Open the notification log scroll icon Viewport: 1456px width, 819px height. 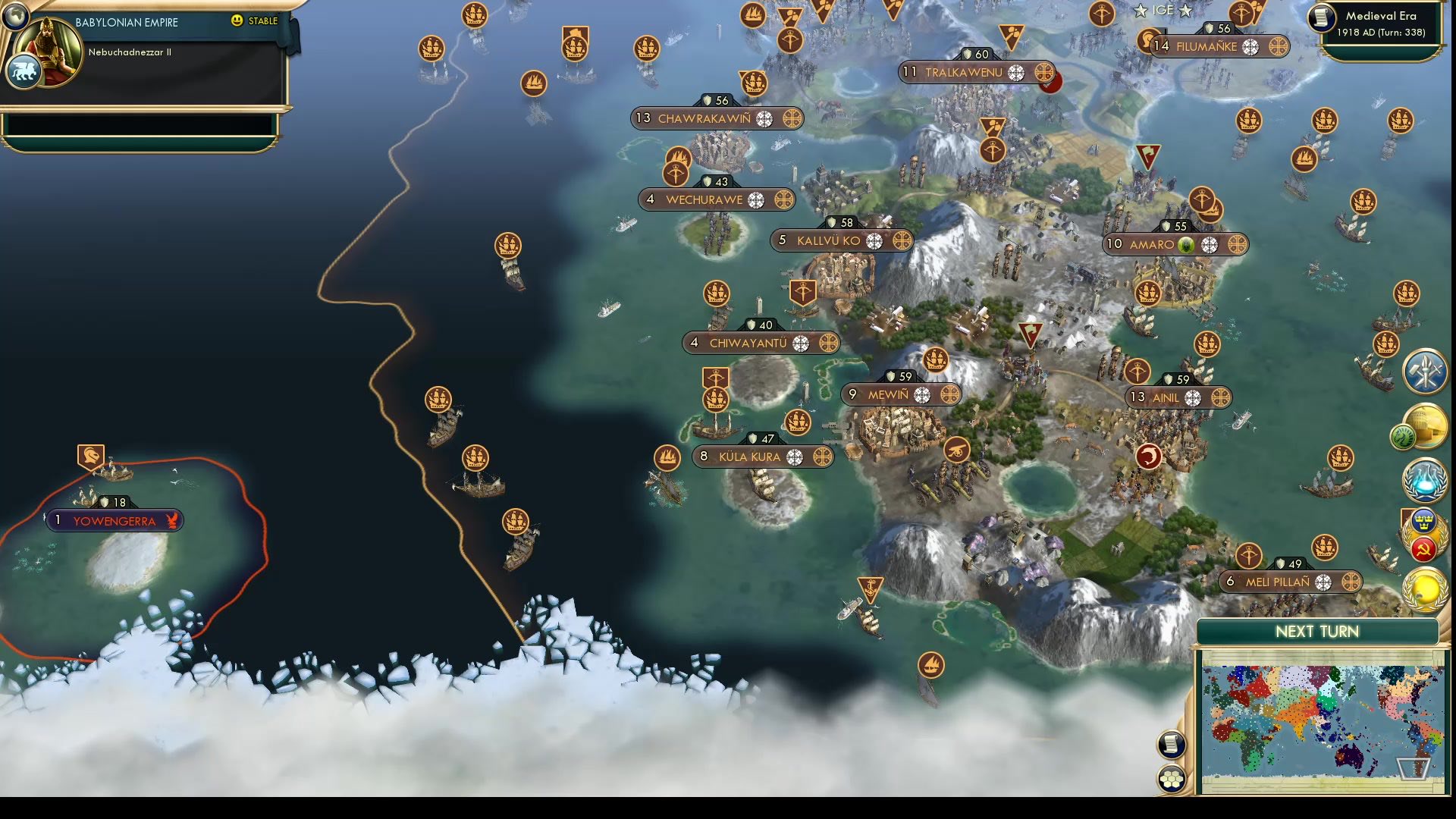[1172, 745]
